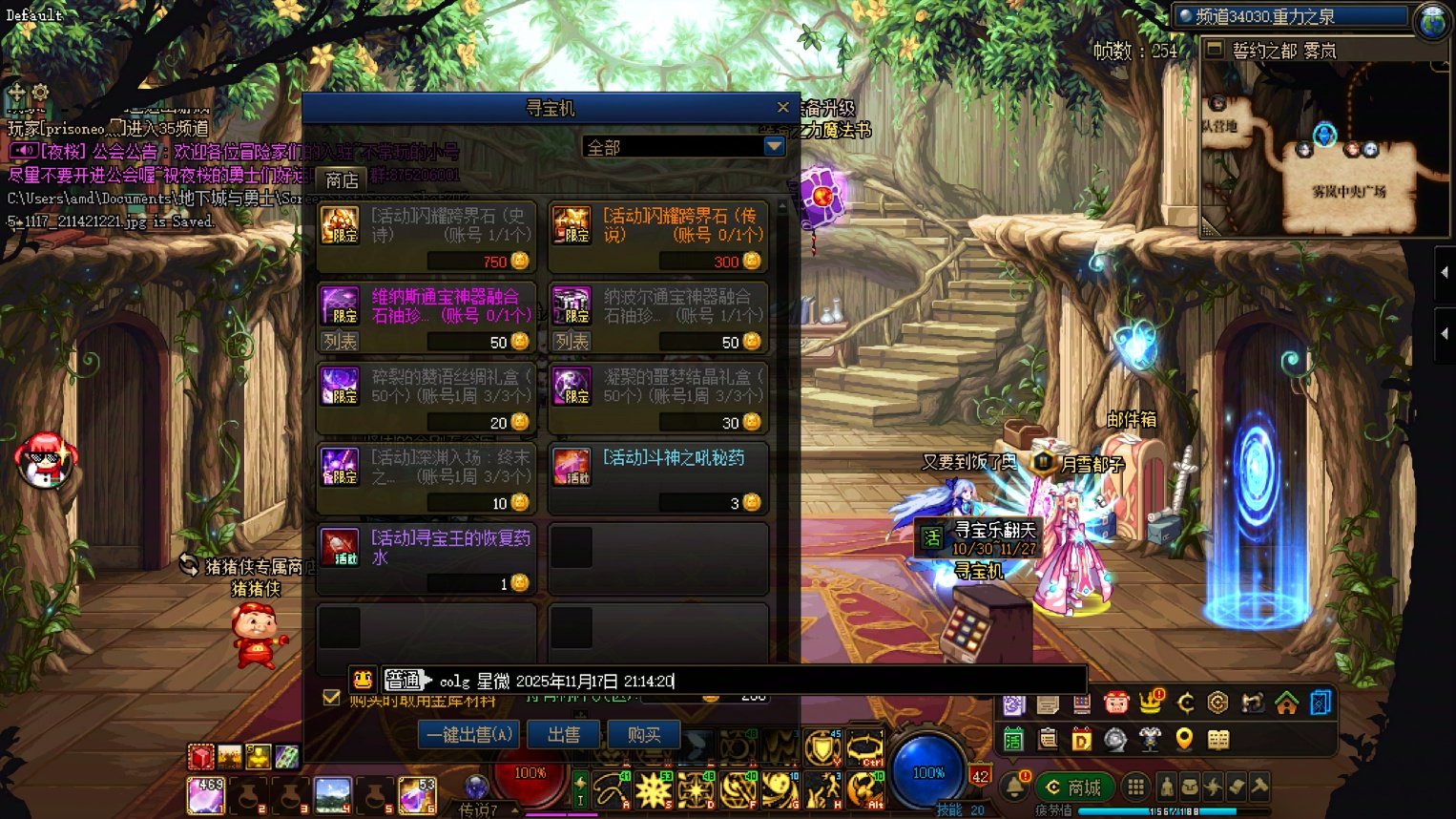Open the green 商城 mall button

1075,787
